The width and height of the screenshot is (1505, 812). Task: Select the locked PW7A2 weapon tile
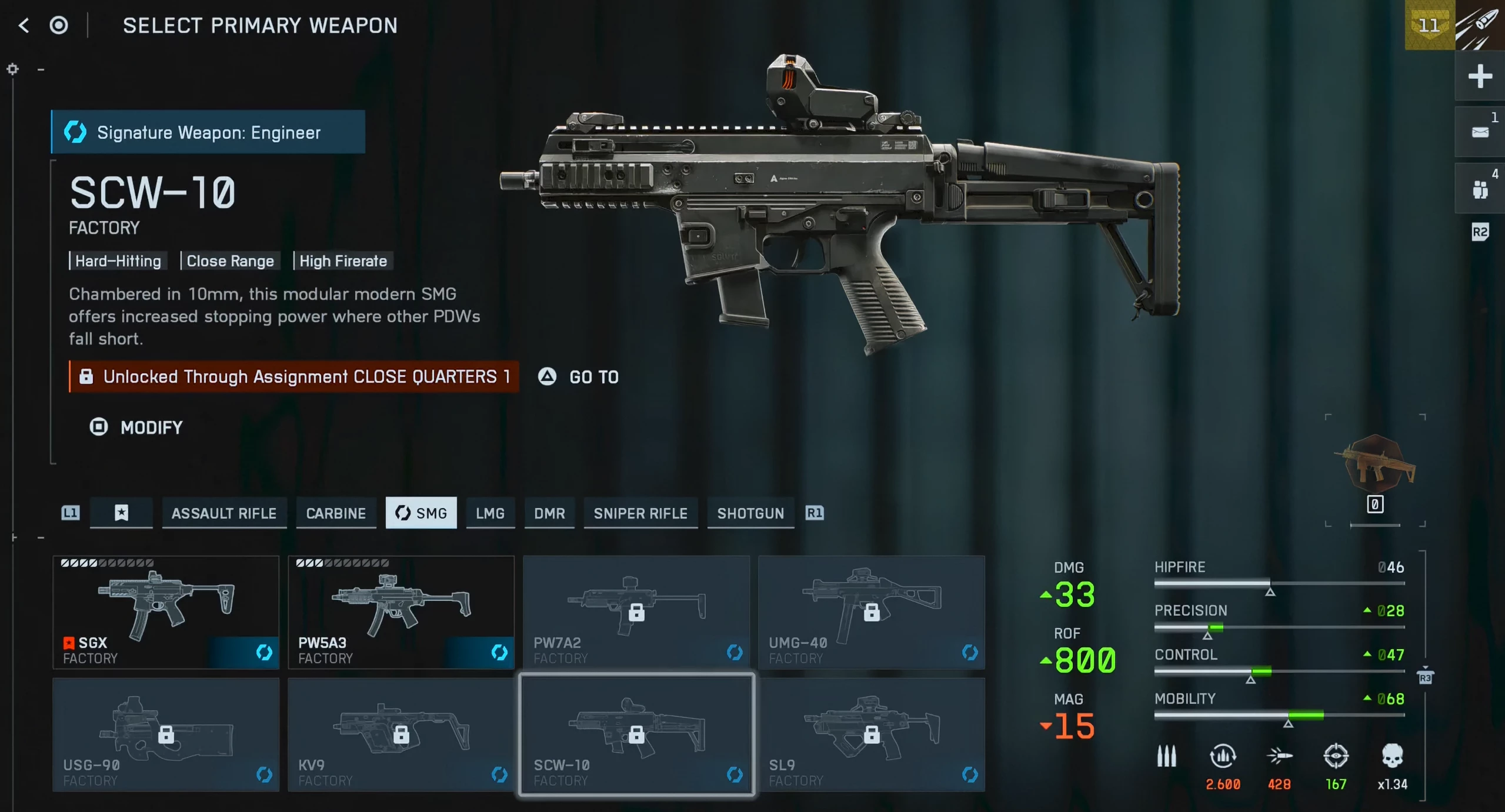636,612
